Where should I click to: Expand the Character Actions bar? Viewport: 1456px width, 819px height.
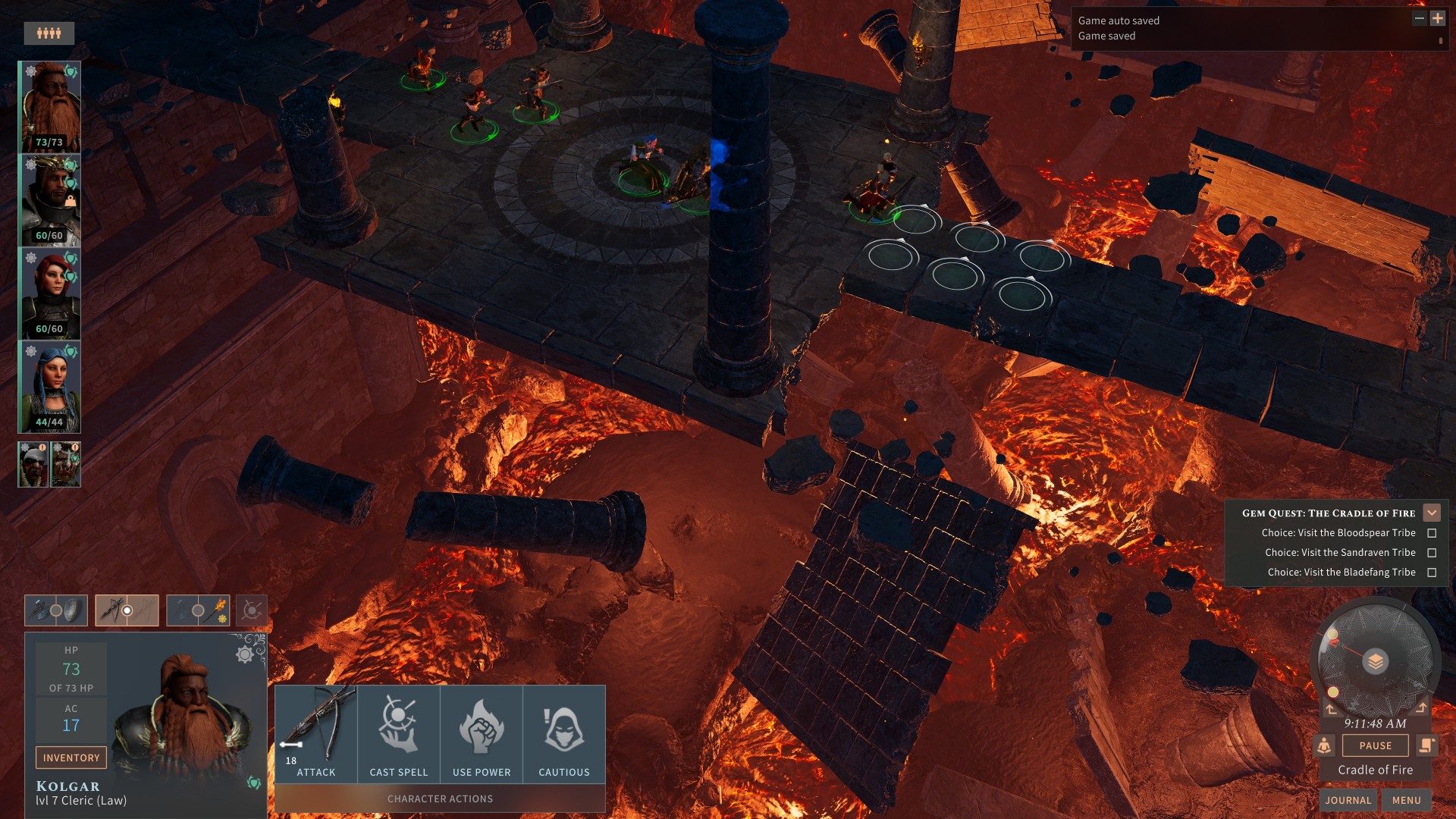[440, 799]
